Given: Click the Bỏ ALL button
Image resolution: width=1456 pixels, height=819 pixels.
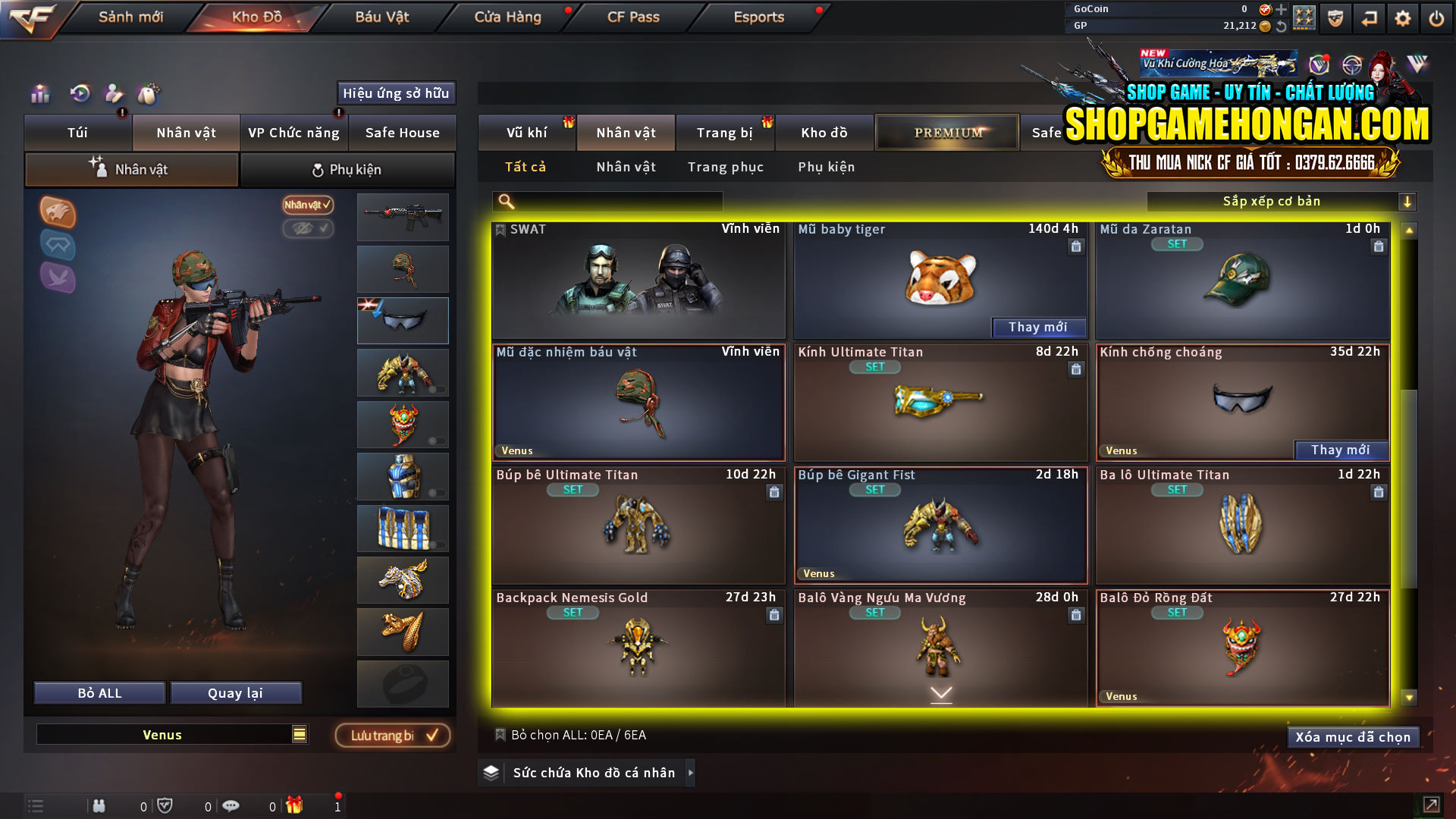Looking at the screenshot, I should (x=99, y=692).
